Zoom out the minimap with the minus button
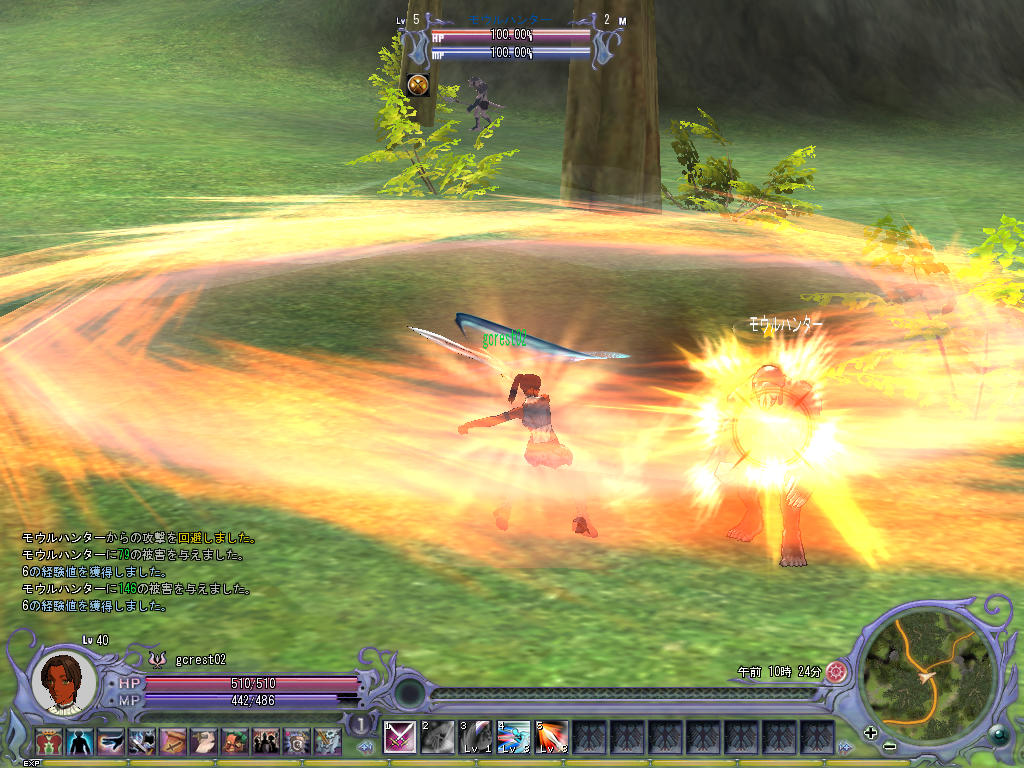Image resolution: width=1024 pixels, height=768 pixels. pos(889,746)
